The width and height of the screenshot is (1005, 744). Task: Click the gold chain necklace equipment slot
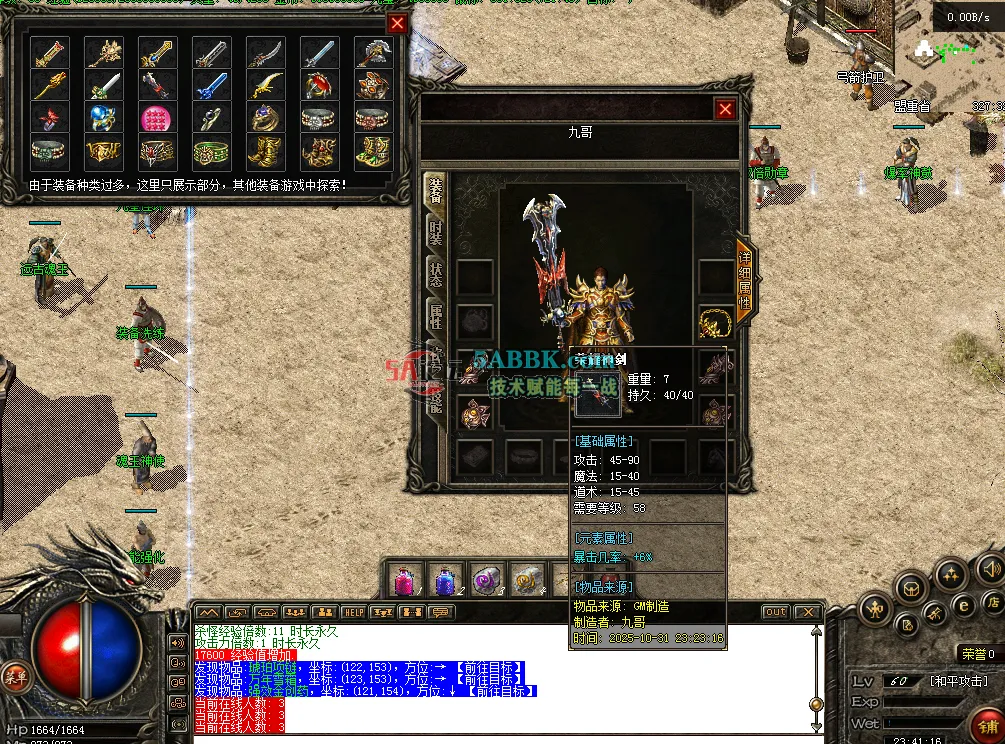[715, 322]
